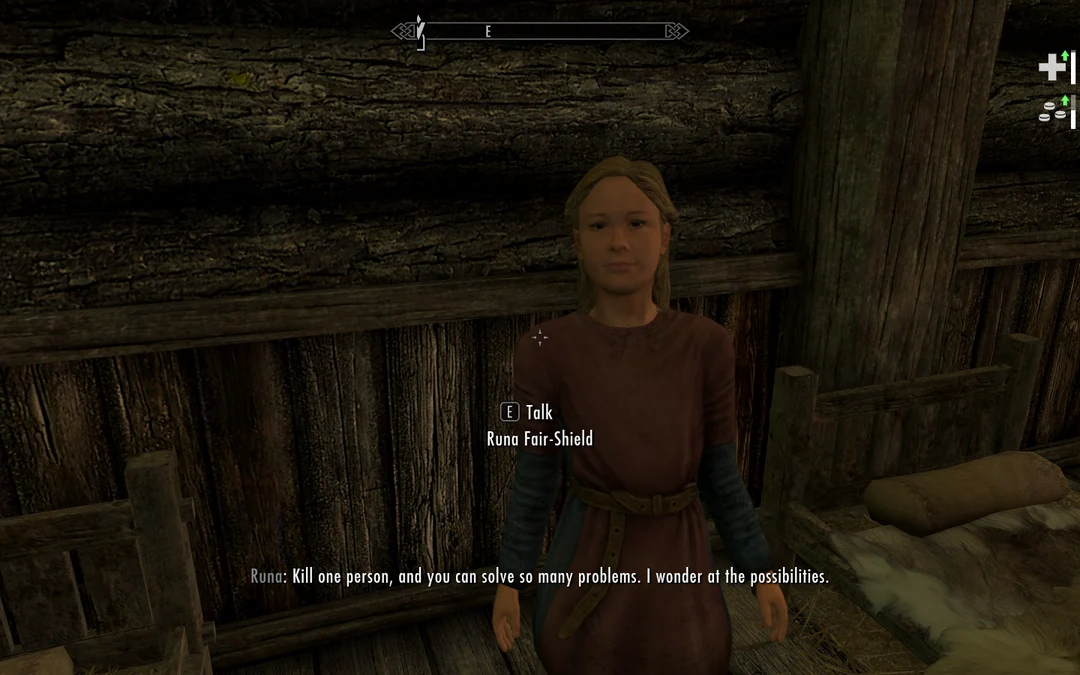This screenshot has width=1080, height=675.
Task: Click the compass bar at the top
Action: click(540, 32)
